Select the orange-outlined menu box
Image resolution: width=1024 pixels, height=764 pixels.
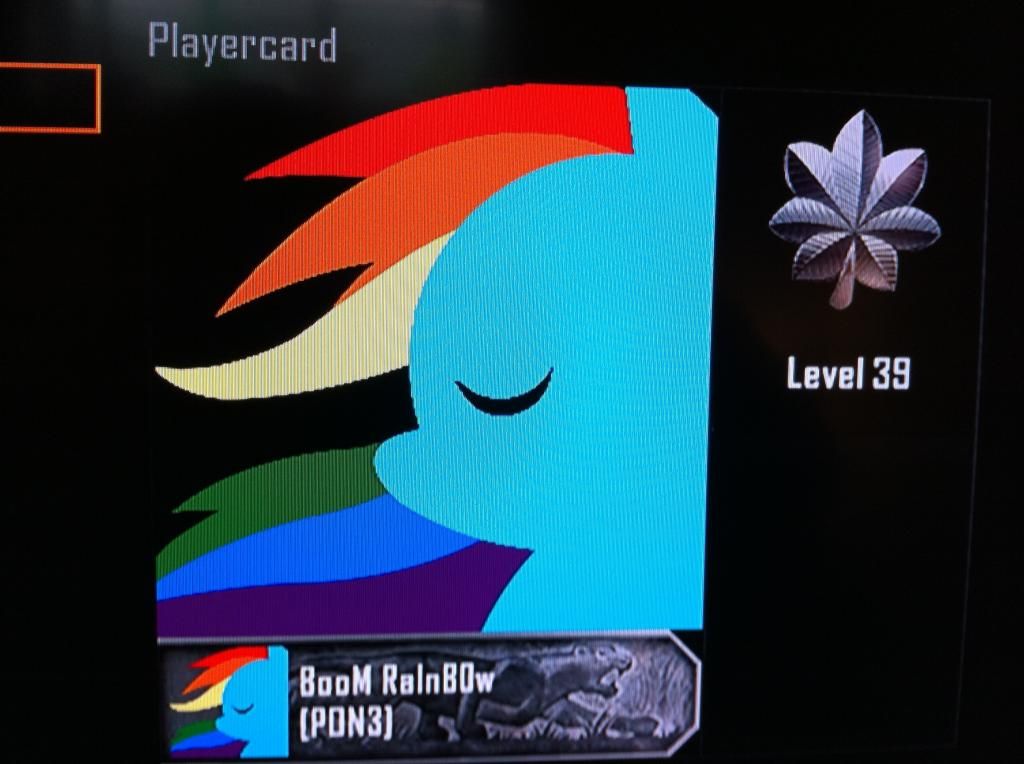(x=48, y=98)
